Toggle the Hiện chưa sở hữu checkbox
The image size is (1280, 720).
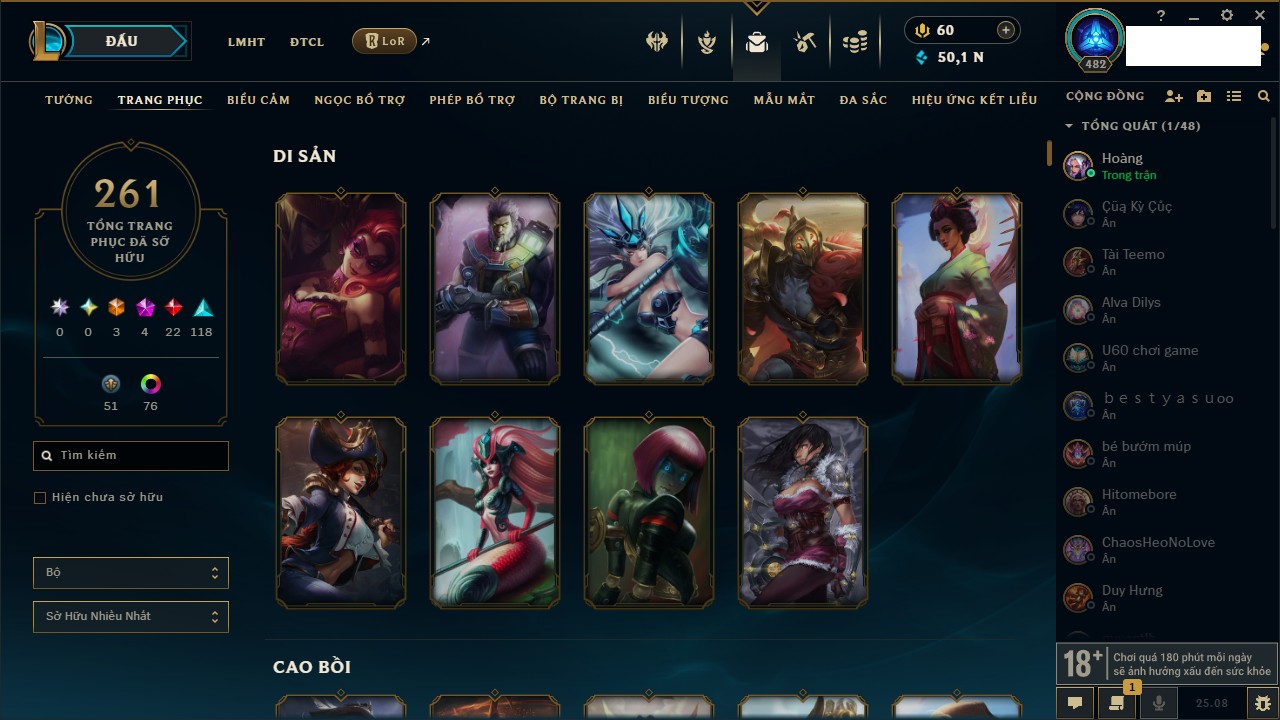pyautogui.click(x=40, y=498)
